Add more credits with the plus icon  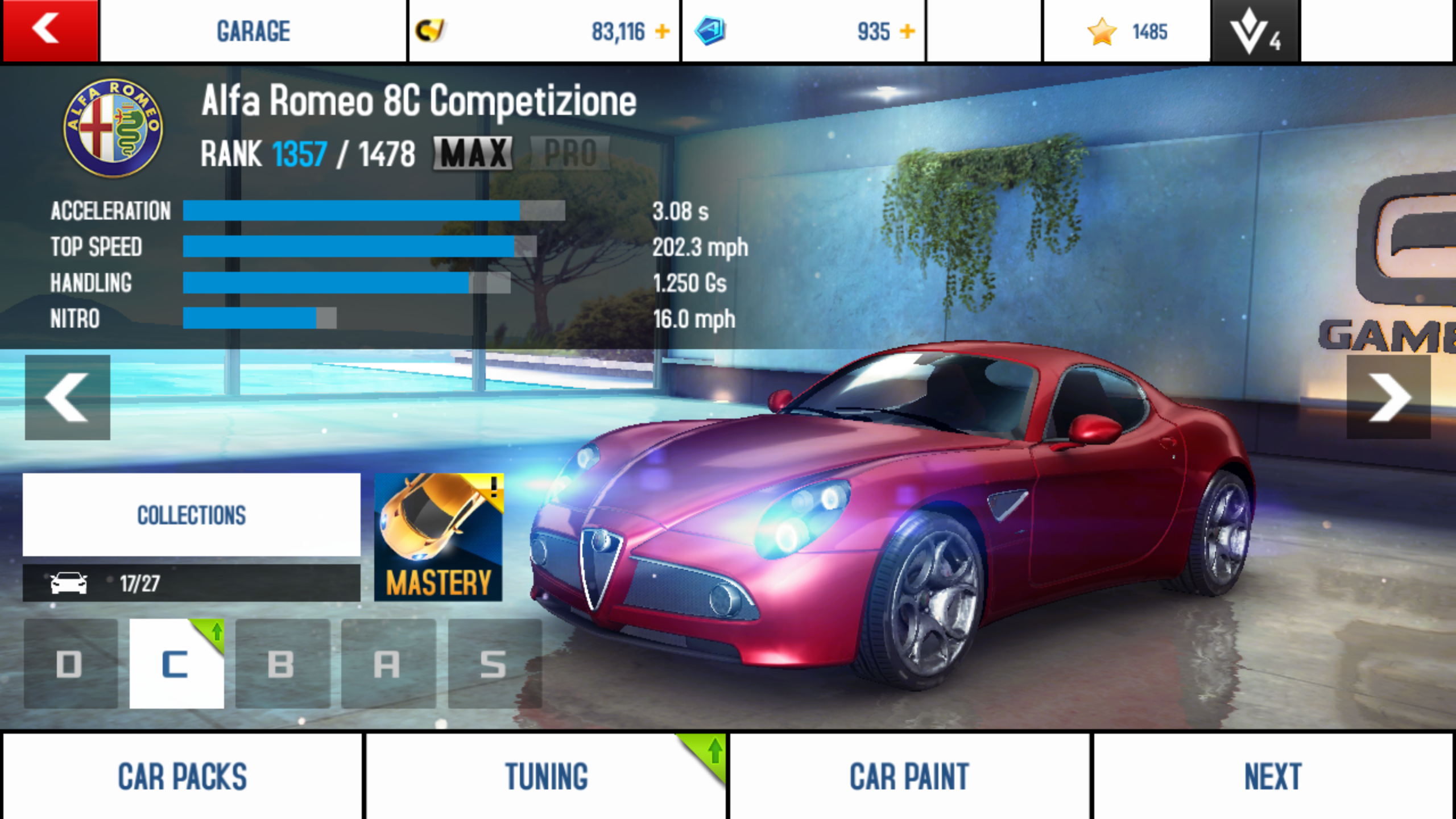662,31
